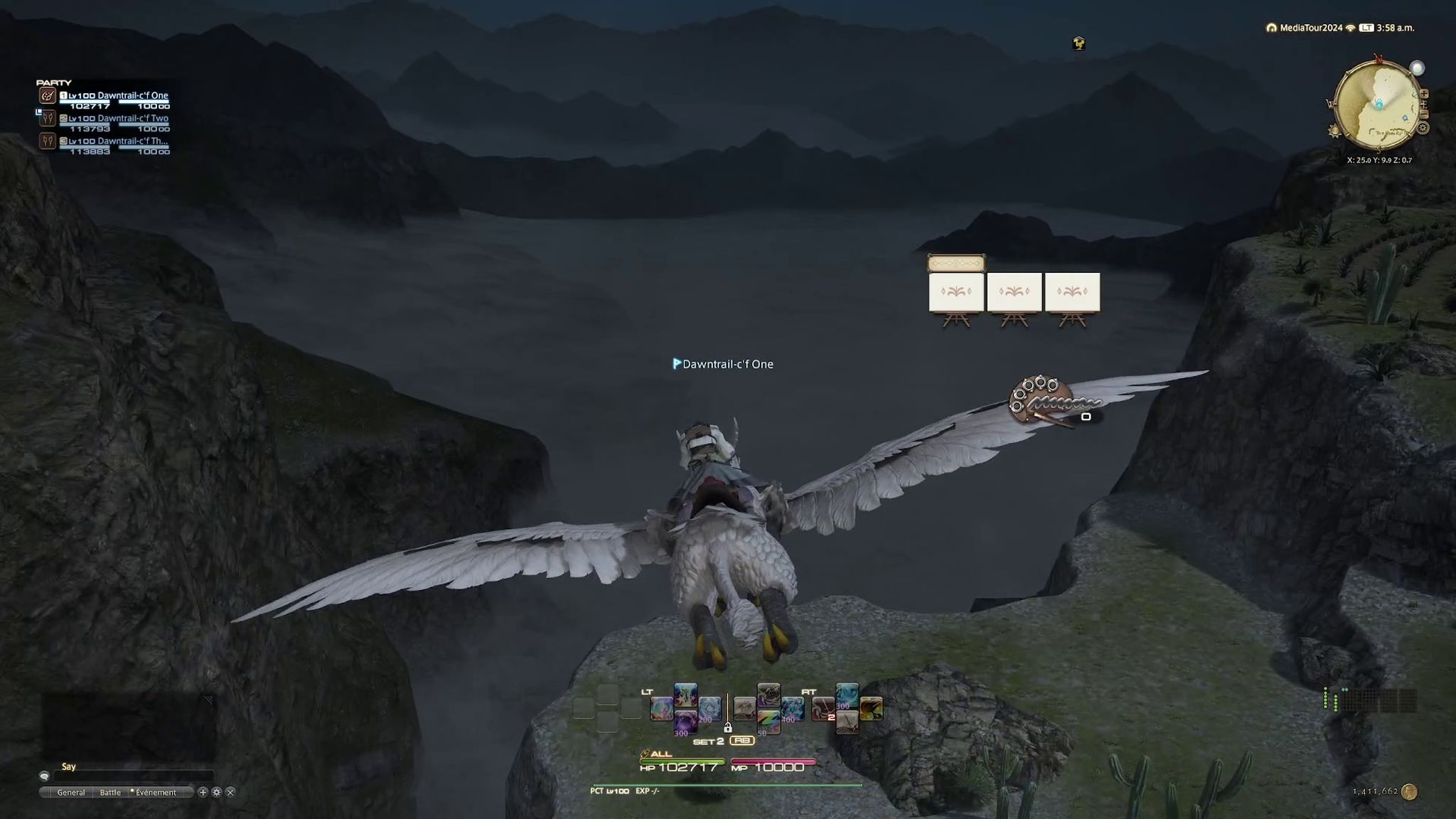
Task: Click the small duty icon at top center
Action: 1078,44
